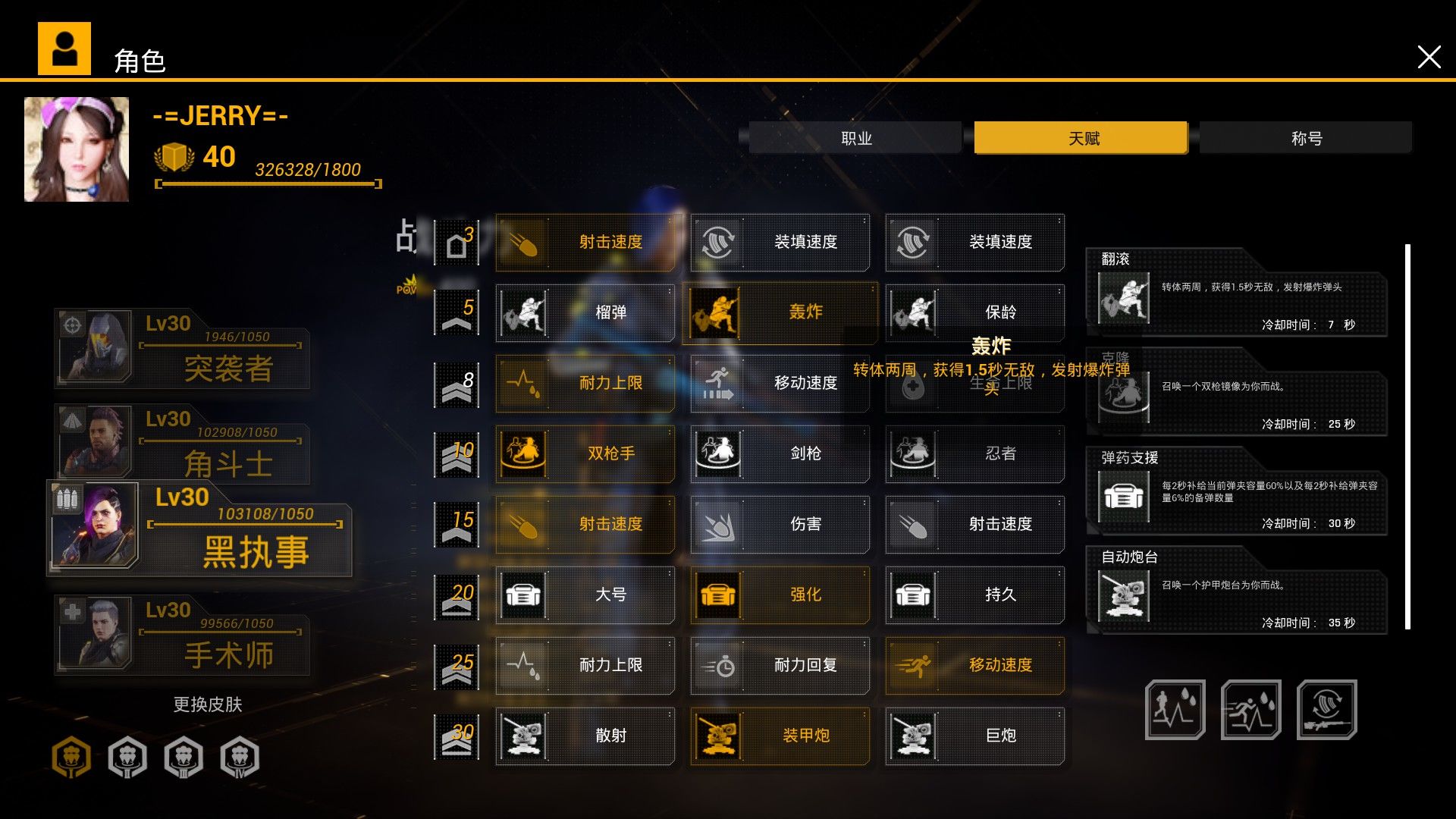Click the rifle reload icon at bottom right

tap(1327, 709)
